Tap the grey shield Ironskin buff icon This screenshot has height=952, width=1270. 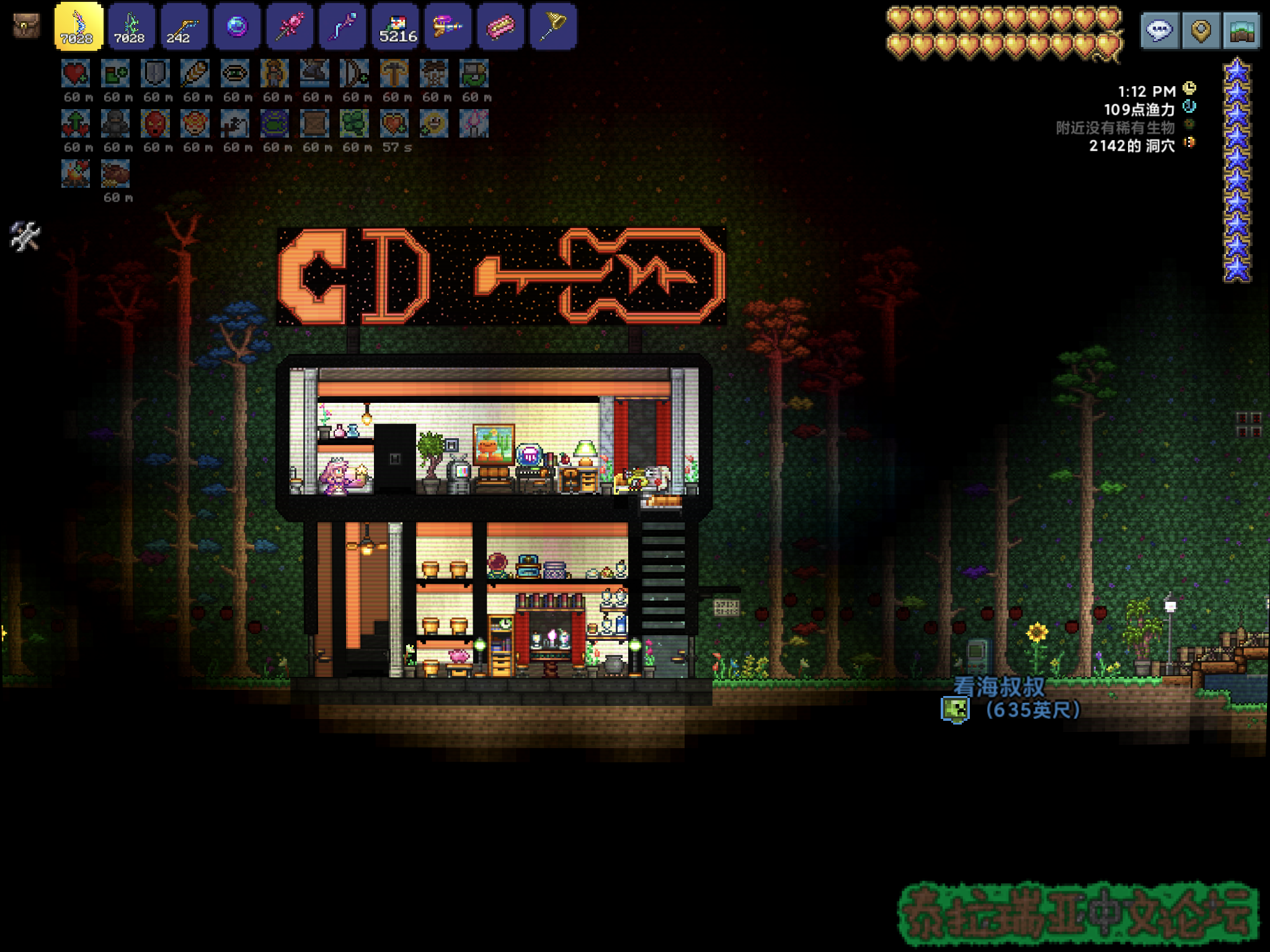pos(155,74)
